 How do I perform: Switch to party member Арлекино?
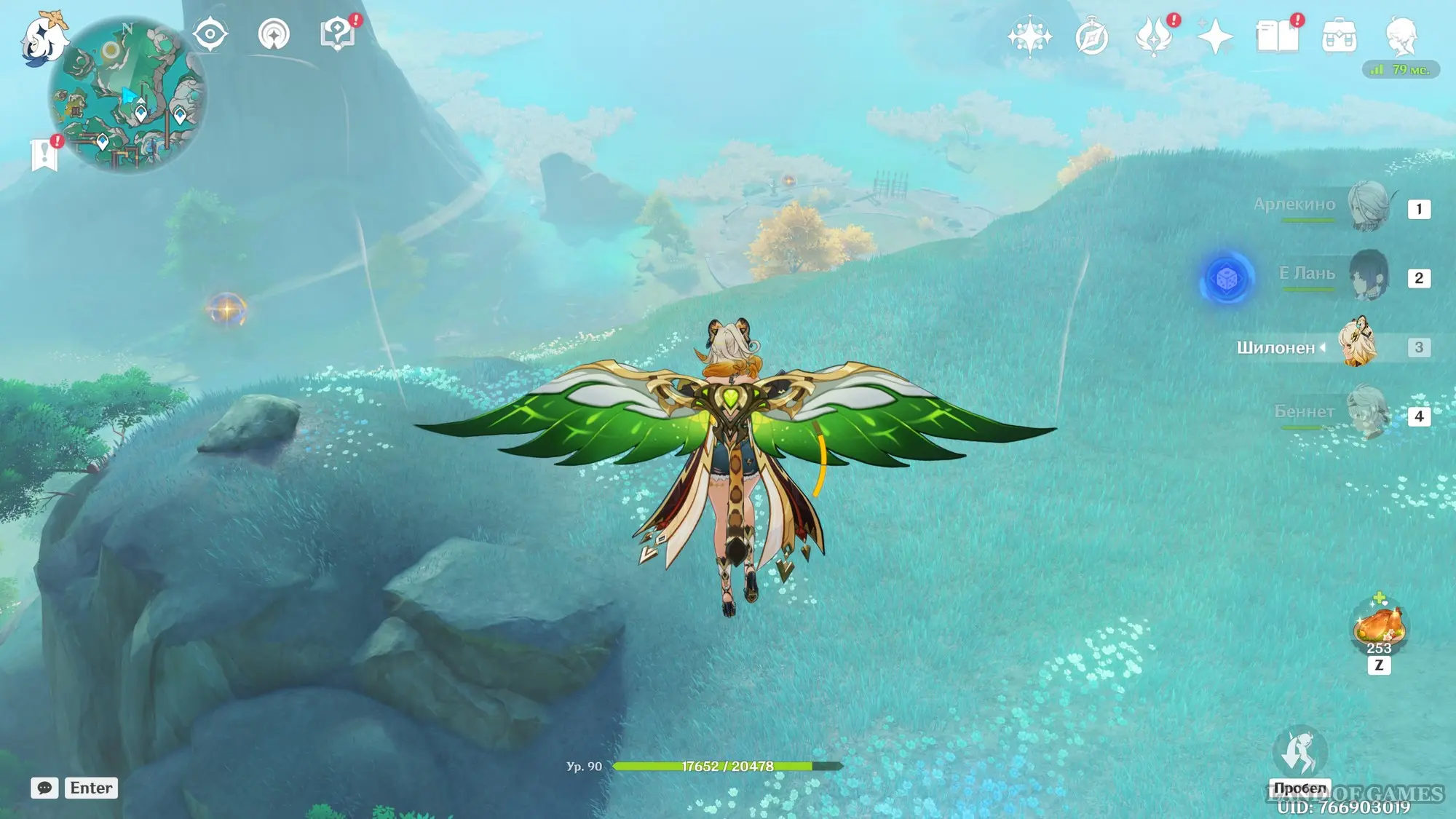point(1369,206)
